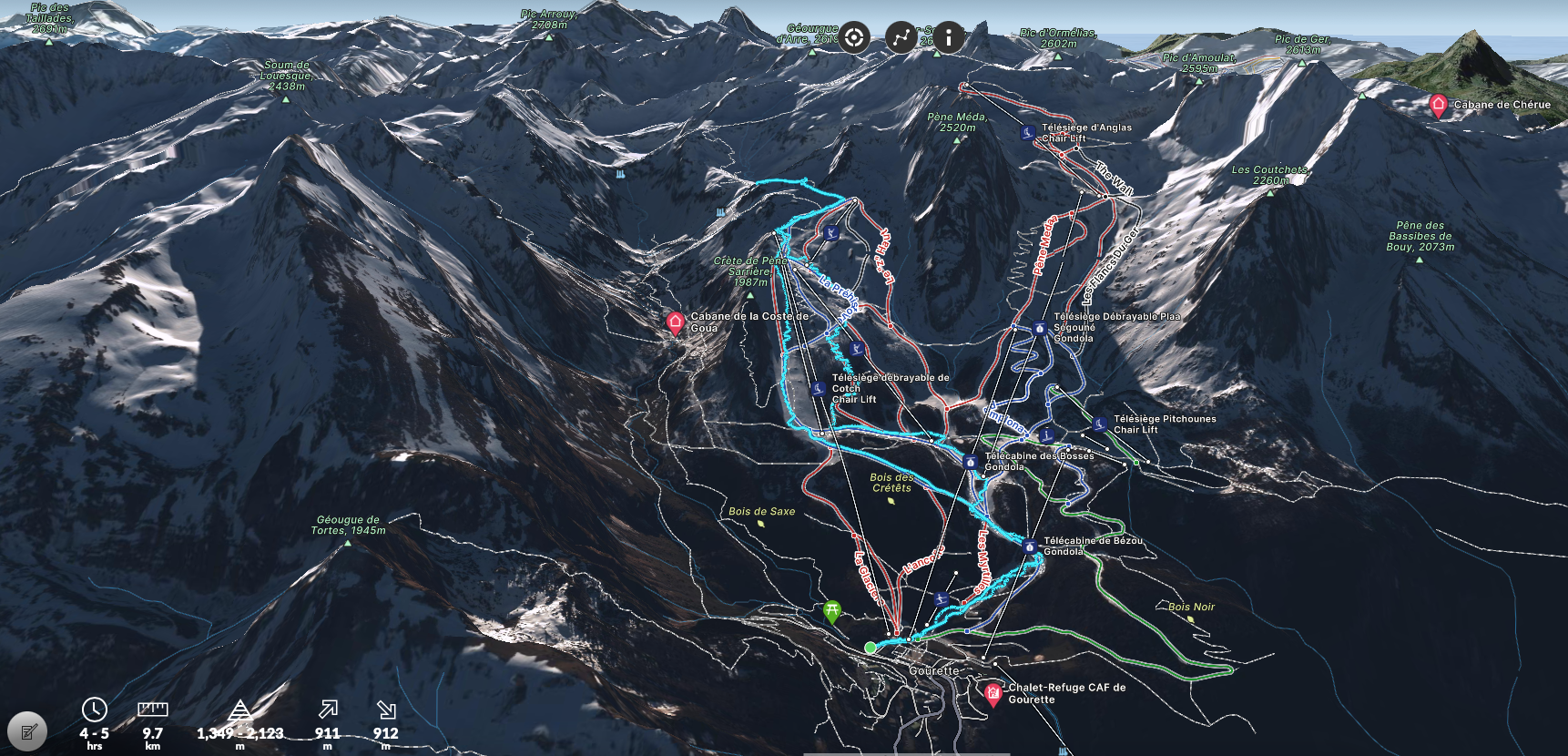Select the Cabane de Chérue hut marker
The height and width of the screenshot is (756, 1568).
pyautogui.click(x=1438, y=106)
